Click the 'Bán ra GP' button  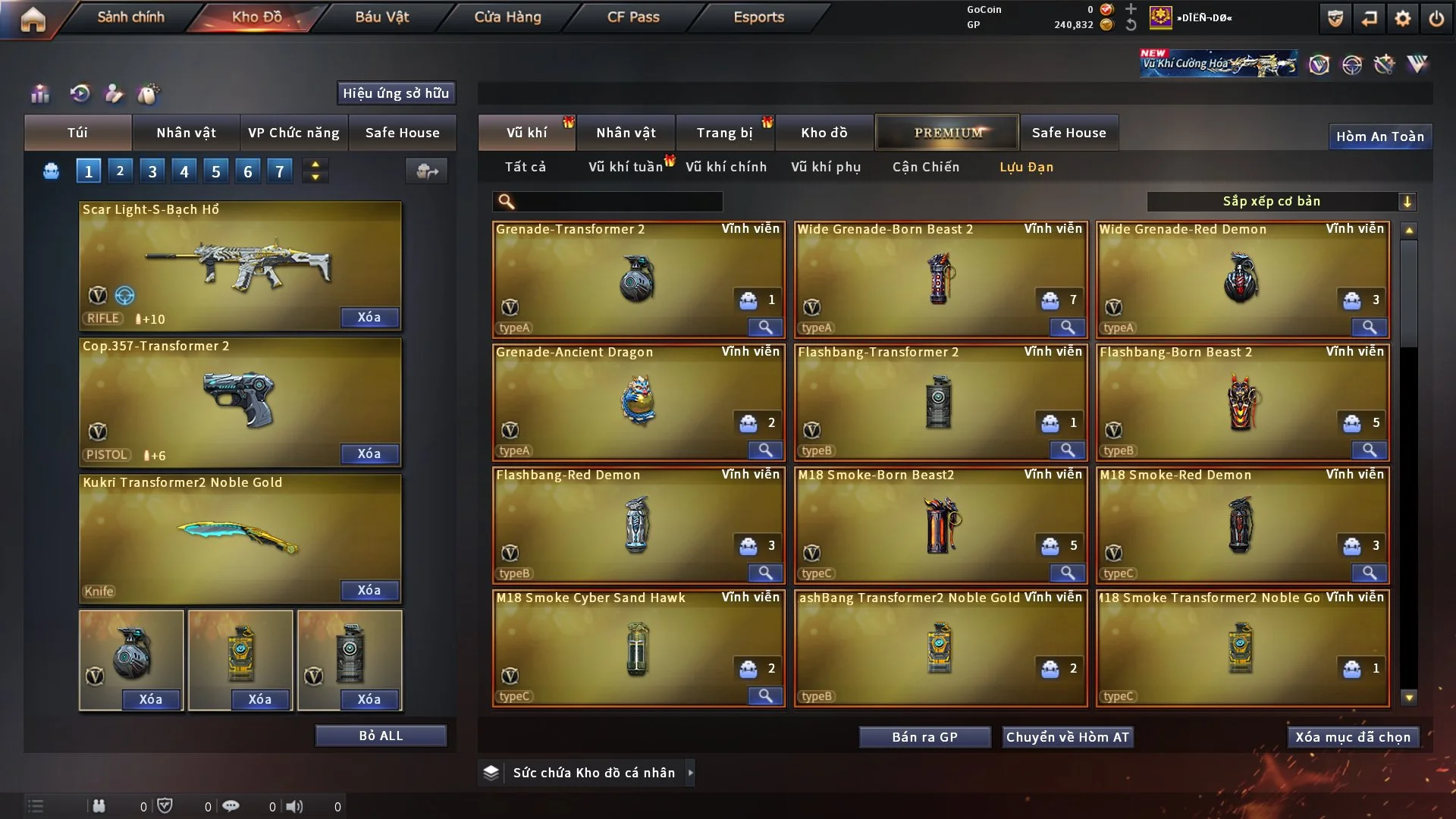pyautogui.click(x=924, y=736)
